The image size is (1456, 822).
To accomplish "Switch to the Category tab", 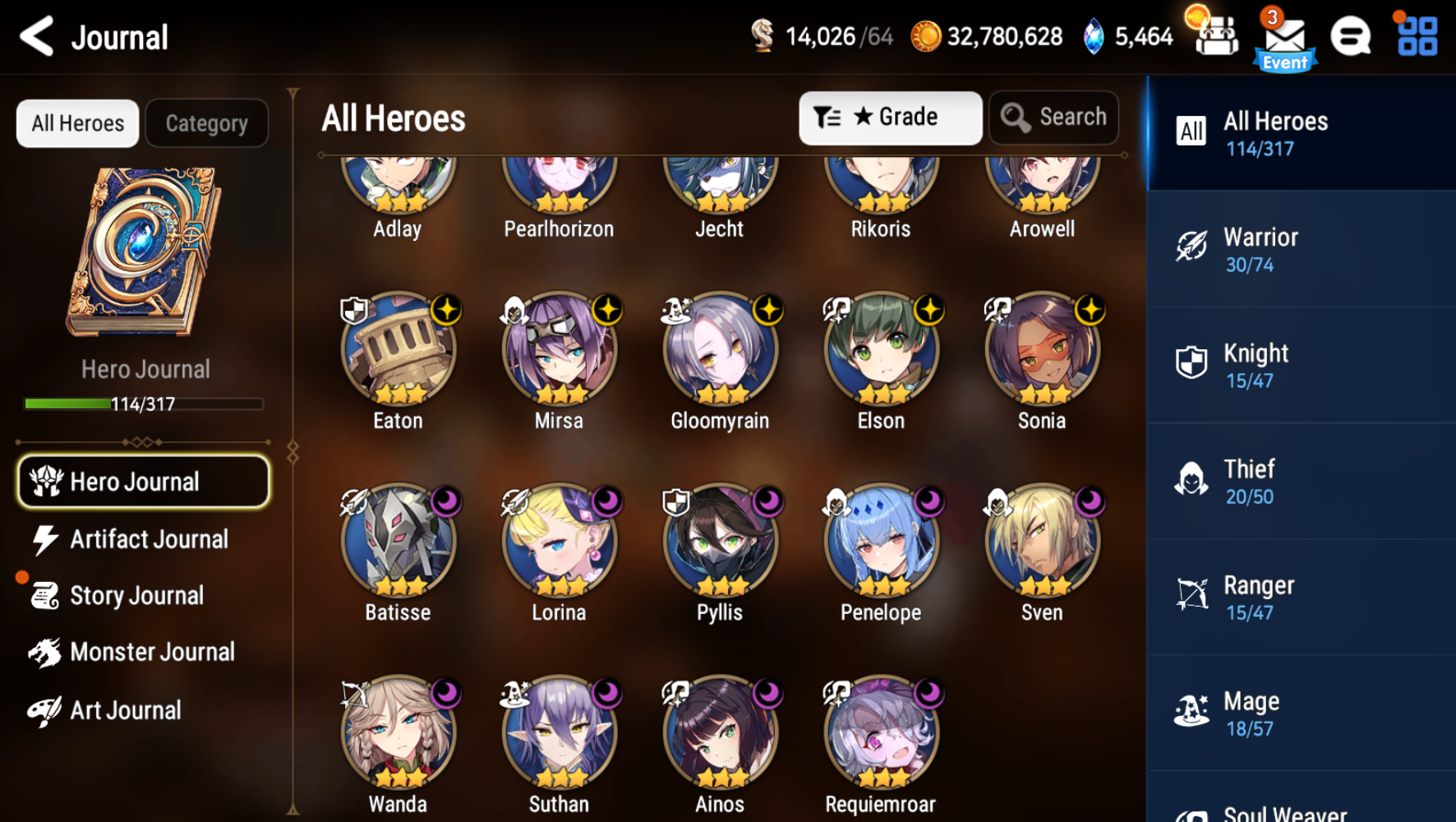I will point(206,122).
